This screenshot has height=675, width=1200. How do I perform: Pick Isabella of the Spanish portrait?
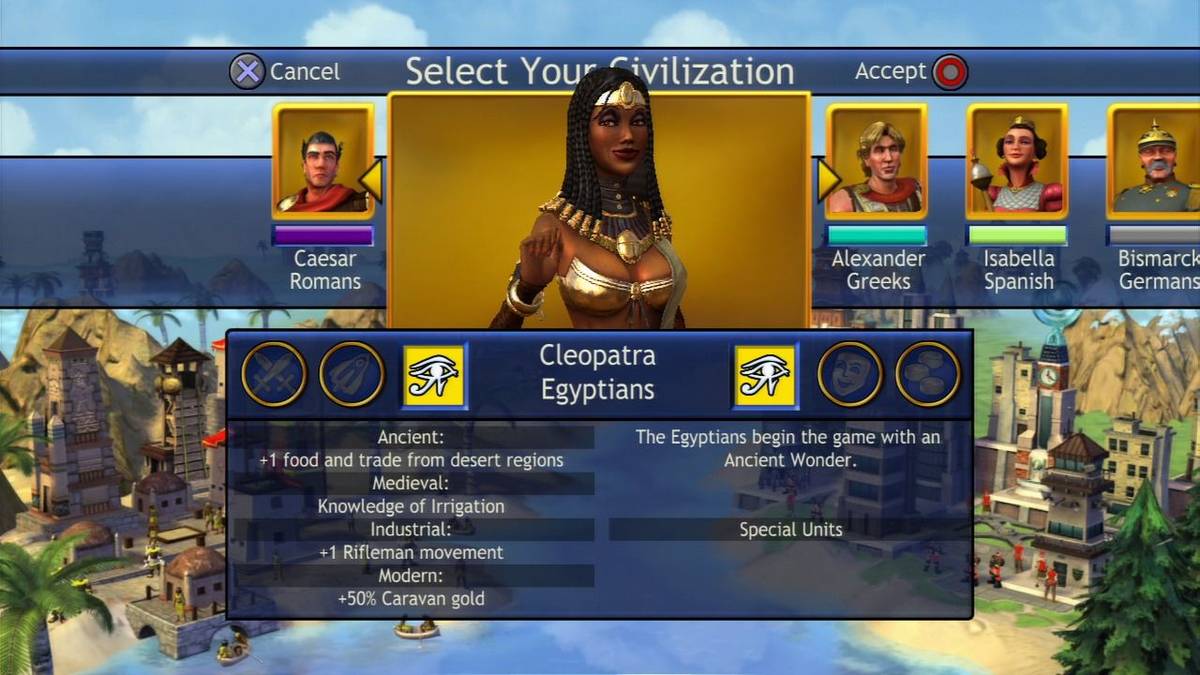click(1017, 161)
